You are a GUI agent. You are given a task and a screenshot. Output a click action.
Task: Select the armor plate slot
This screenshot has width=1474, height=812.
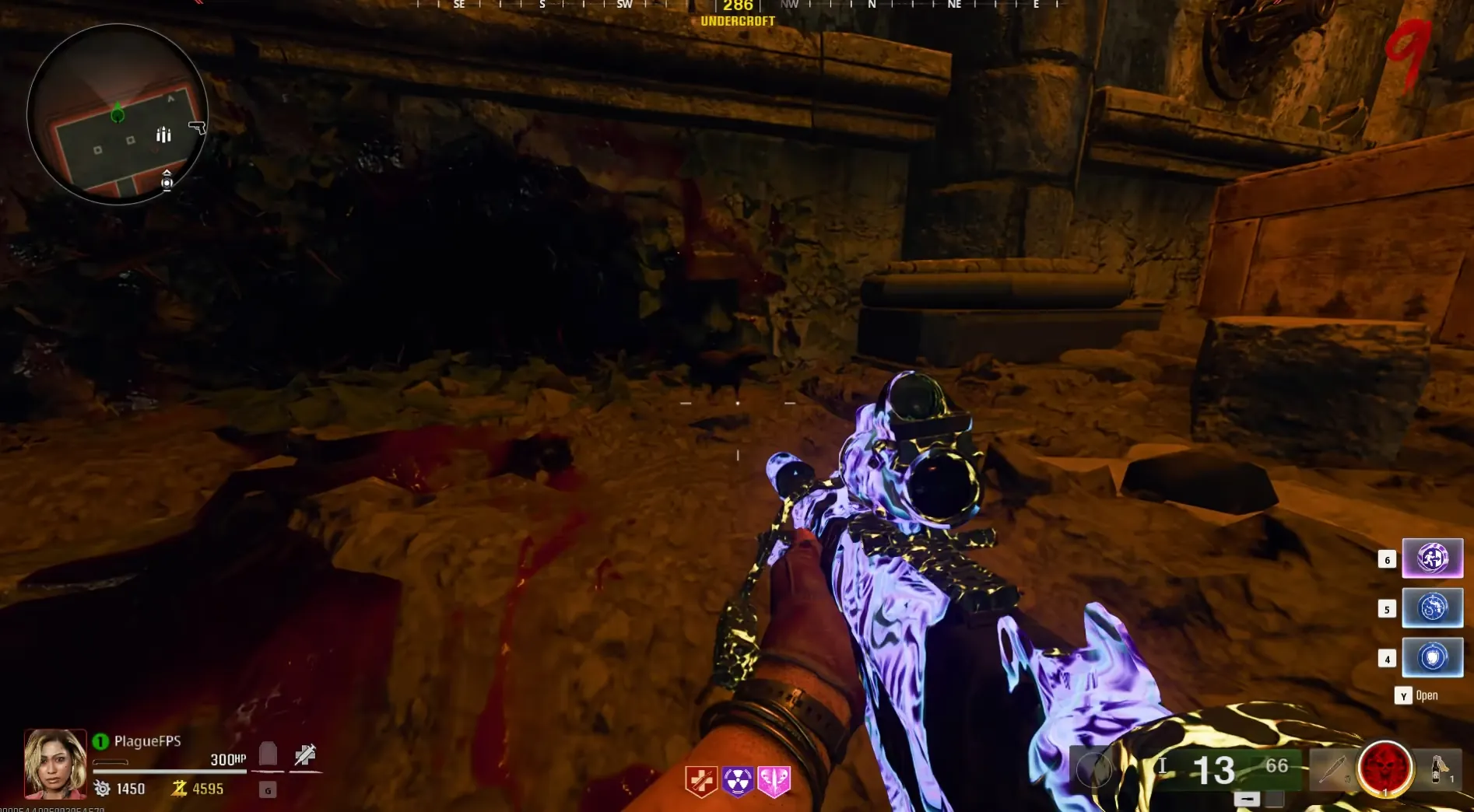[268, 754]
